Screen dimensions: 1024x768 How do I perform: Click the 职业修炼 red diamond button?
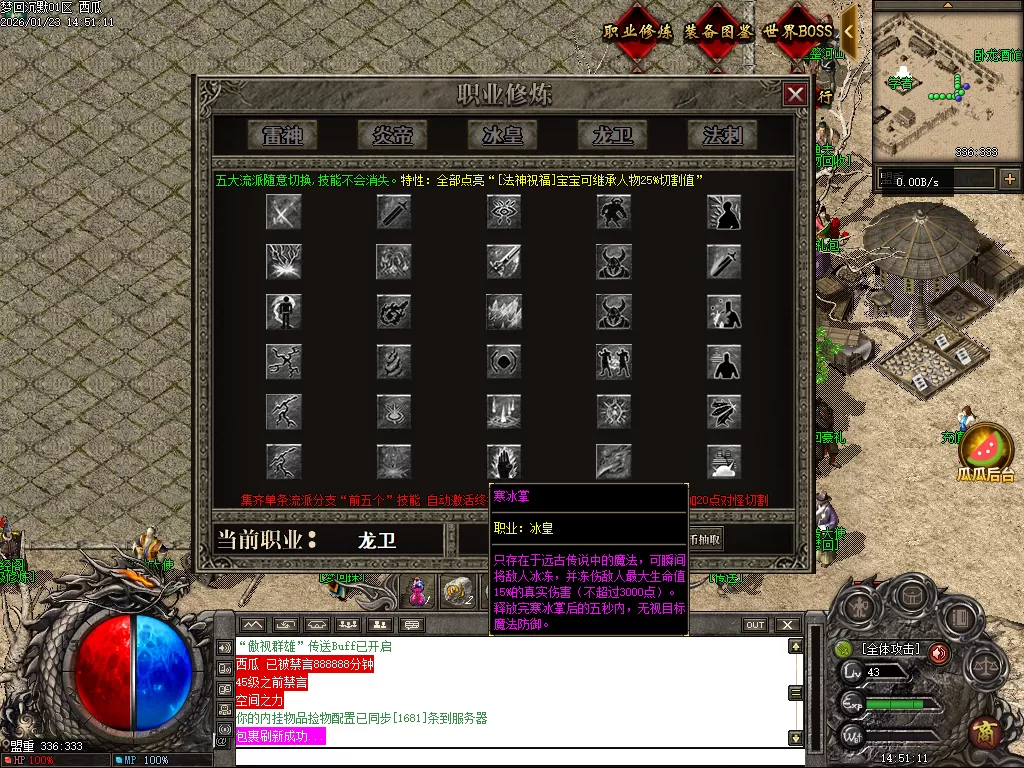pos(638,32)
